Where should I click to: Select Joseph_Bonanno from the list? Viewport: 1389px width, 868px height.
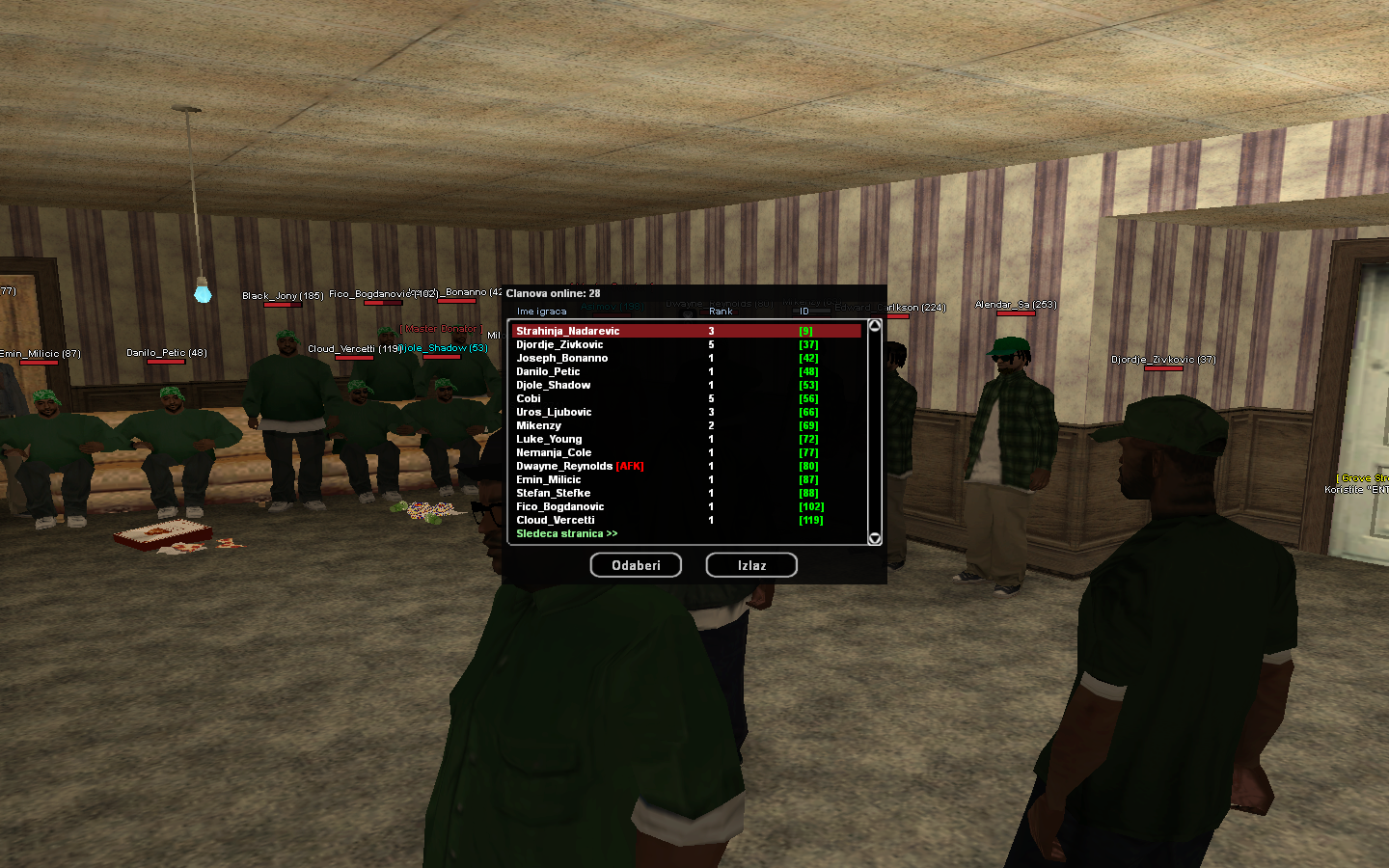point(562,358)
